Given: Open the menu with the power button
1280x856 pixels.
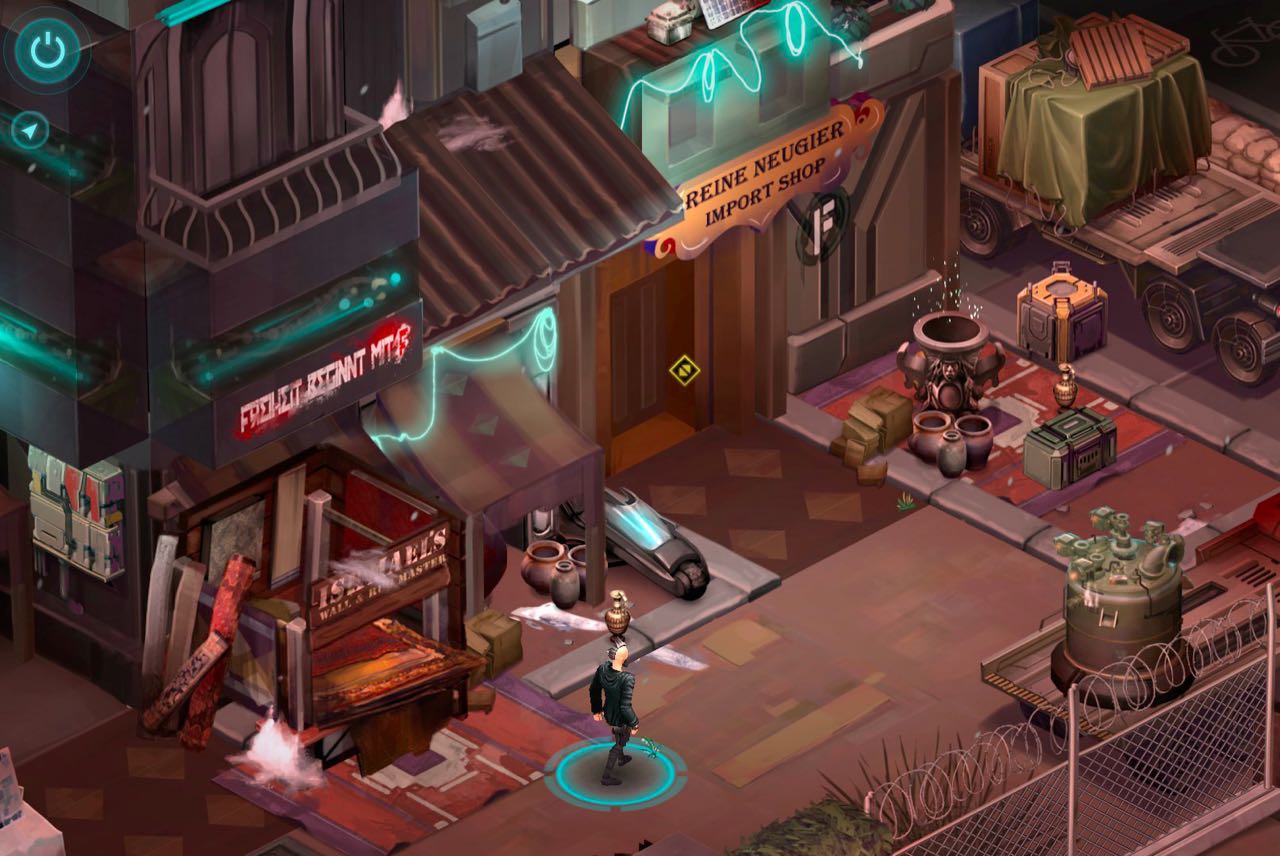Looking at the screenshot, I should pos(47,49).
